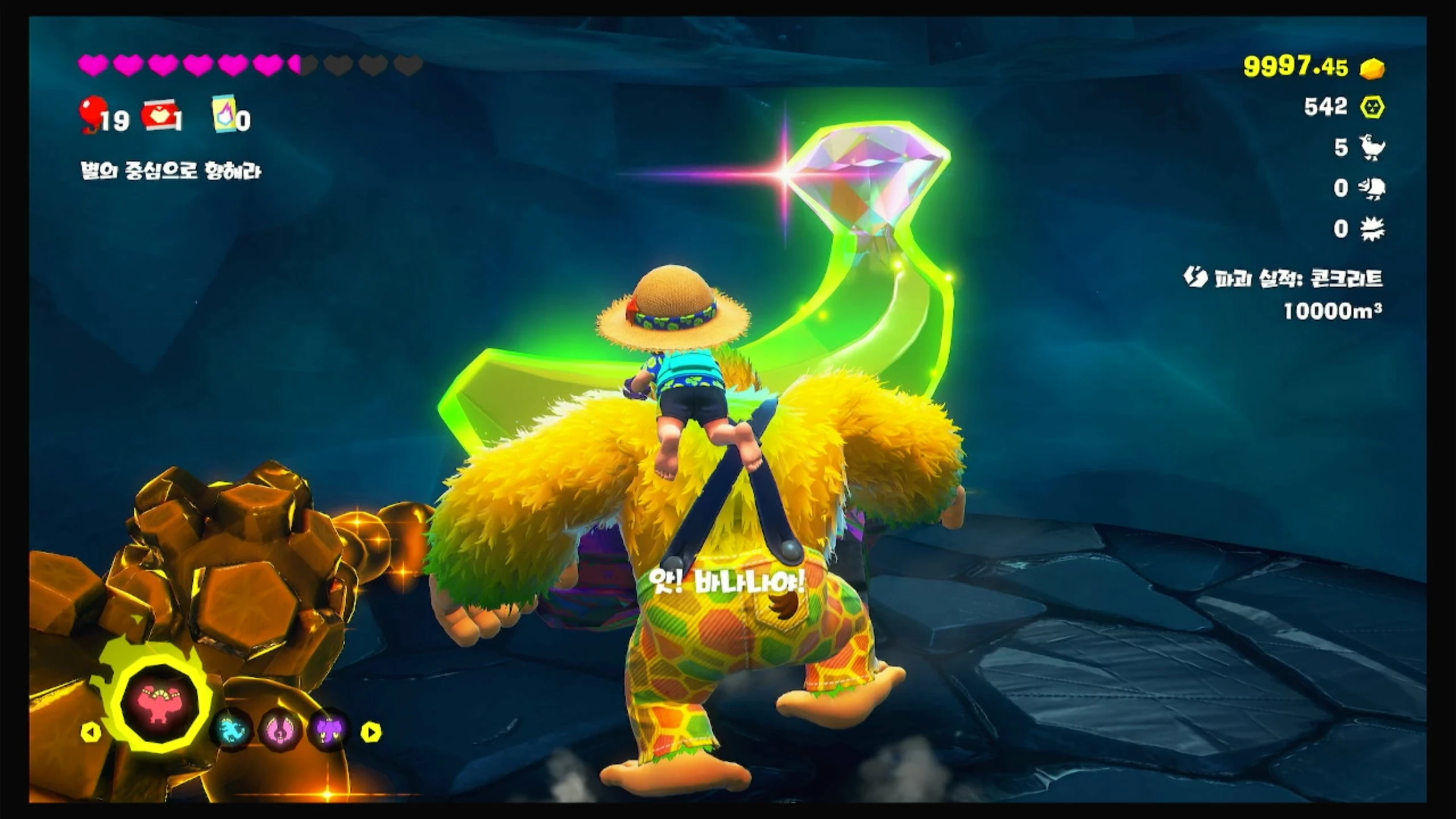Viewport: 1456px width, 819px height.
Task: Select the yellow flame juice can
Action: [224, 117]
